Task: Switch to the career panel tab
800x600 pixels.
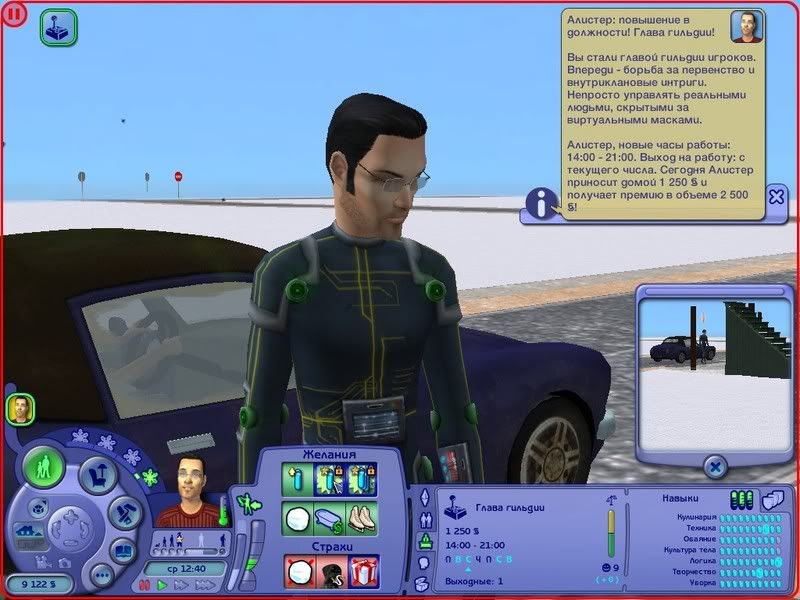Action: click(x=424, y=542)
